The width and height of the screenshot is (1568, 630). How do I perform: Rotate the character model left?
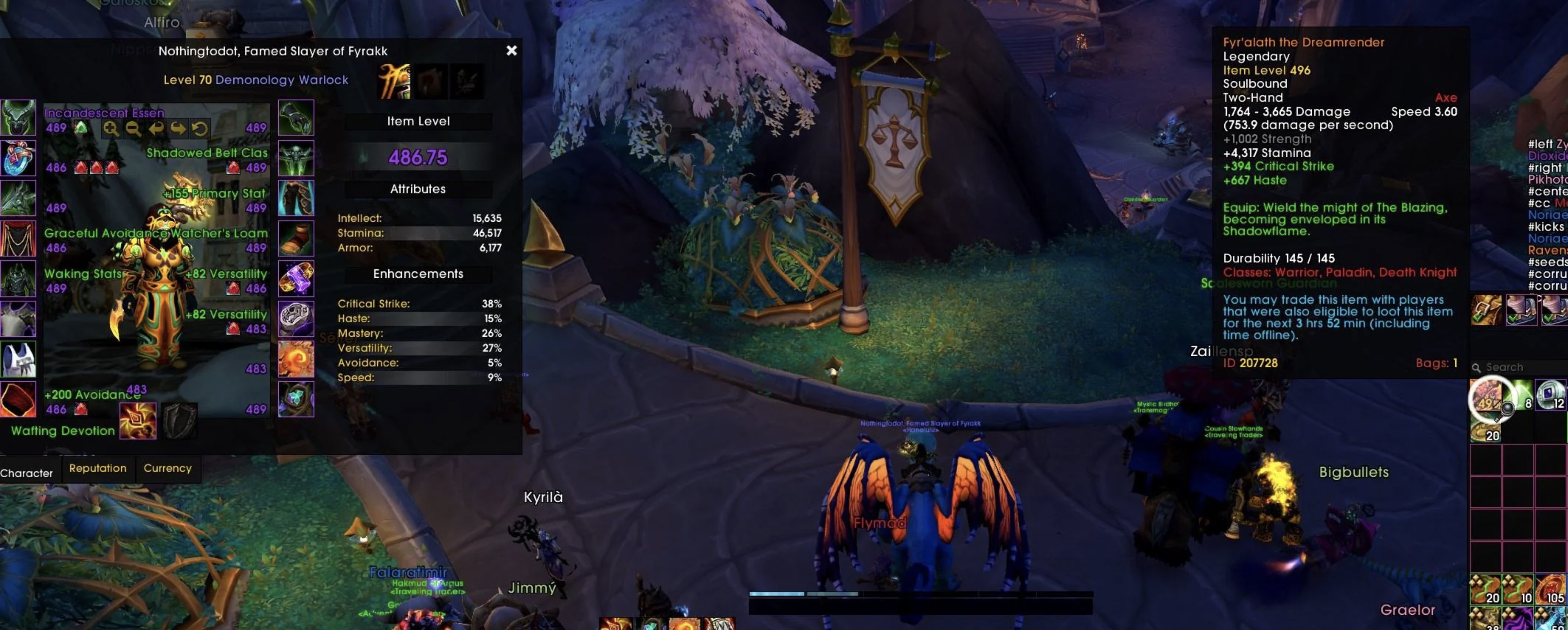click(156, 129)
